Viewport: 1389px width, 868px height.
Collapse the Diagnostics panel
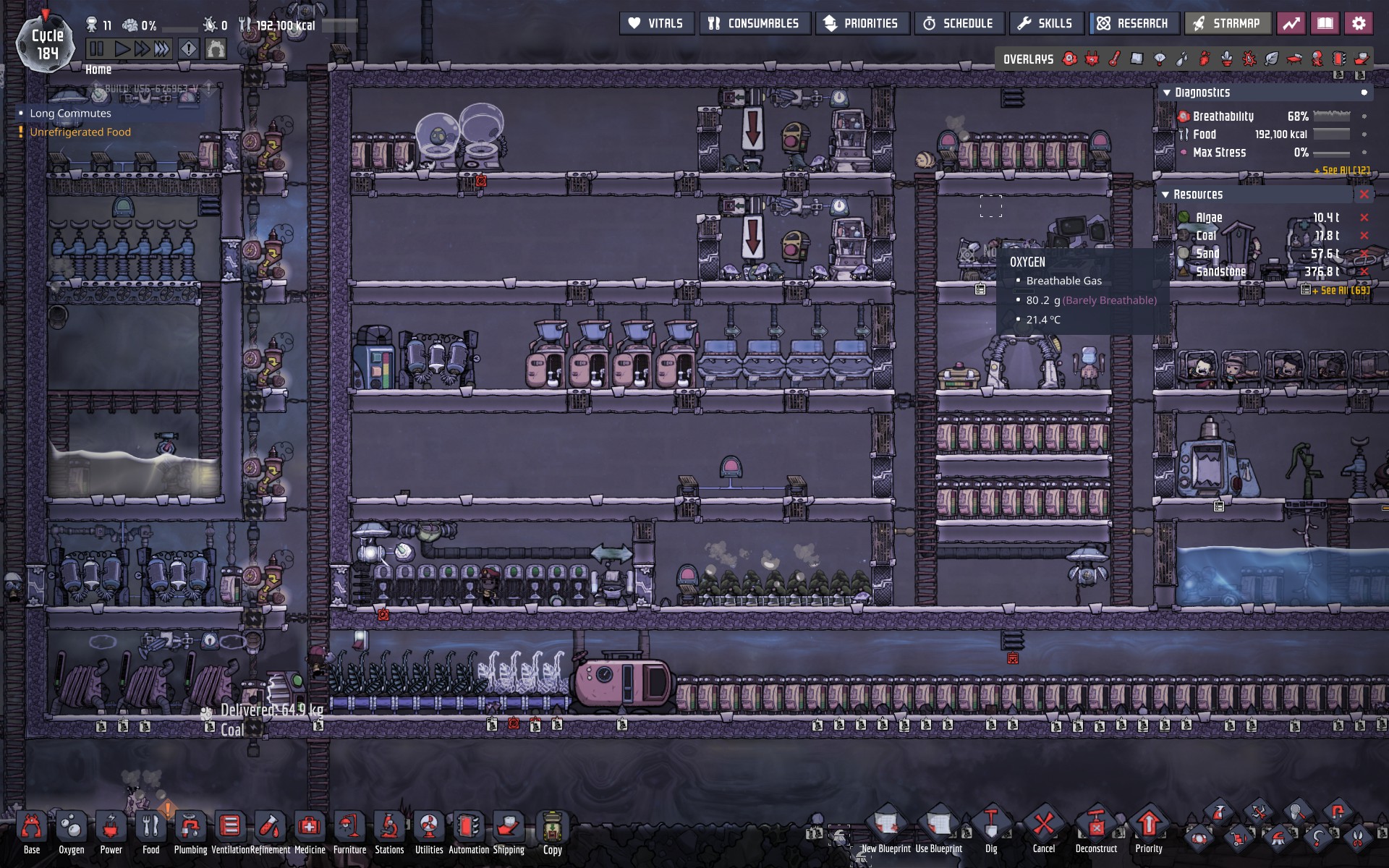1166,93
